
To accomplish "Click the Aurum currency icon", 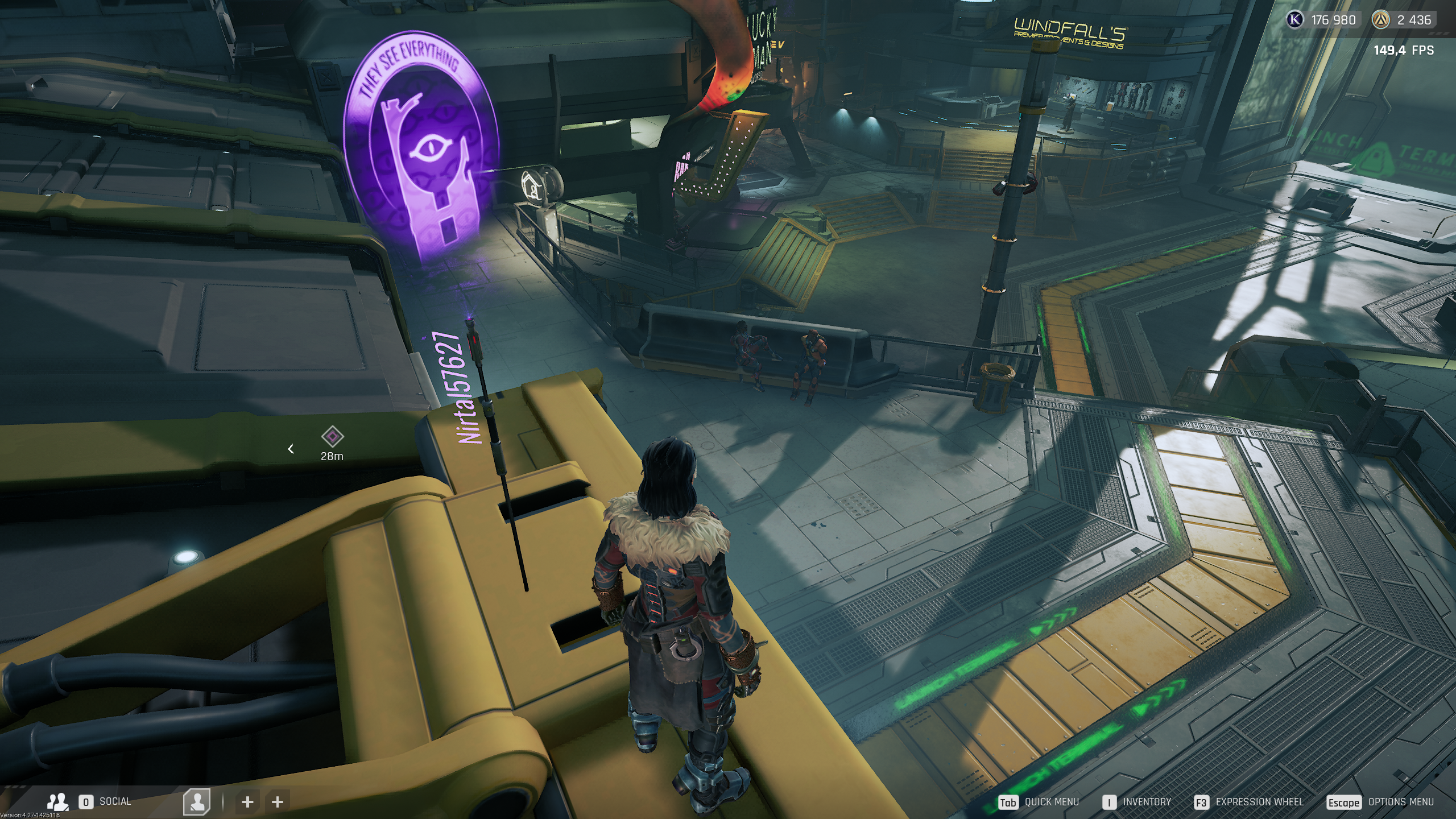I will [1380, 20].
